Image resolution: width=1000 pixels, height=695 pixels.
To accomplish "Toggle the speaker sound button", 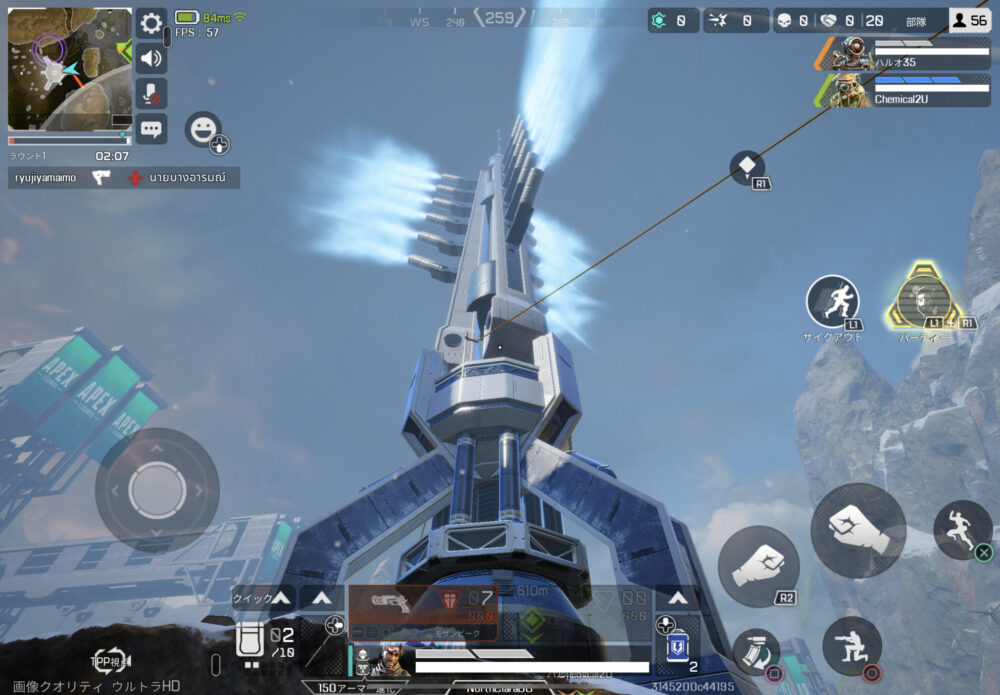I will click(x=151, y=58).
